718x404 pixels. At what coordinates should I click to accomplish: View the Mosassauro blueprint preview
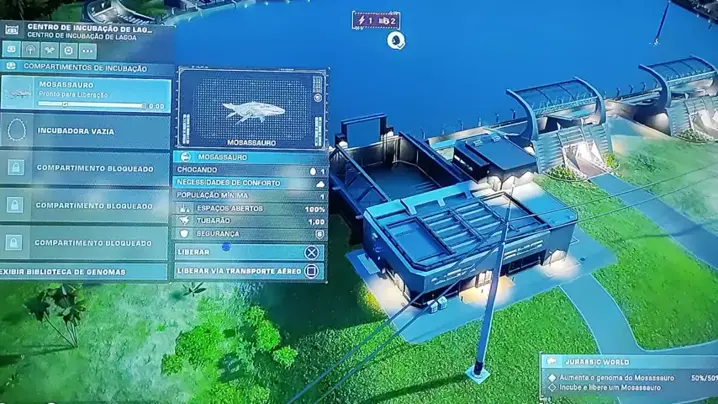coord(251,109)
